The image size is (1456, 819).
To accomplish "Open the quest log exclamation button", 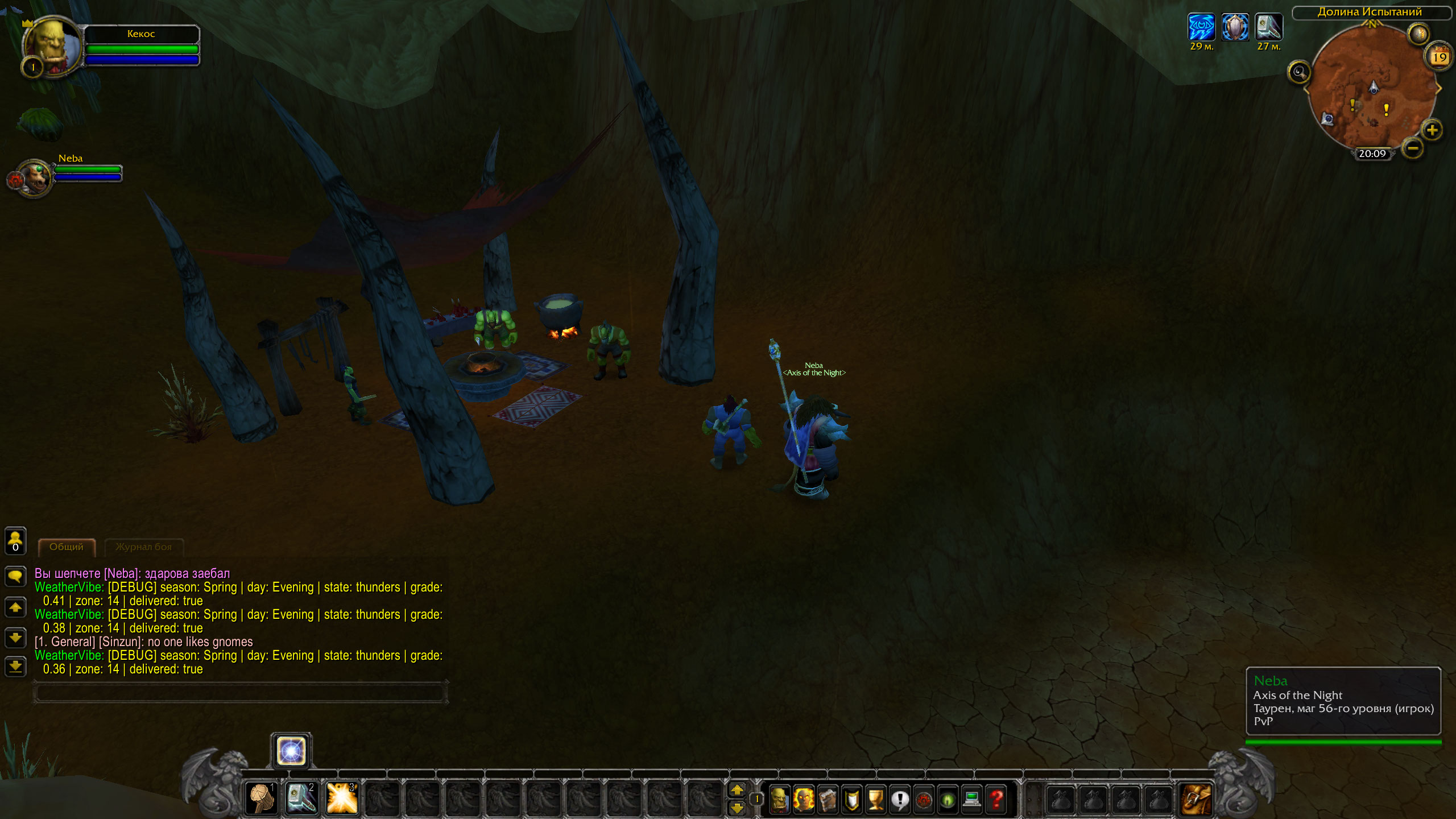I will tap(900, 800).
